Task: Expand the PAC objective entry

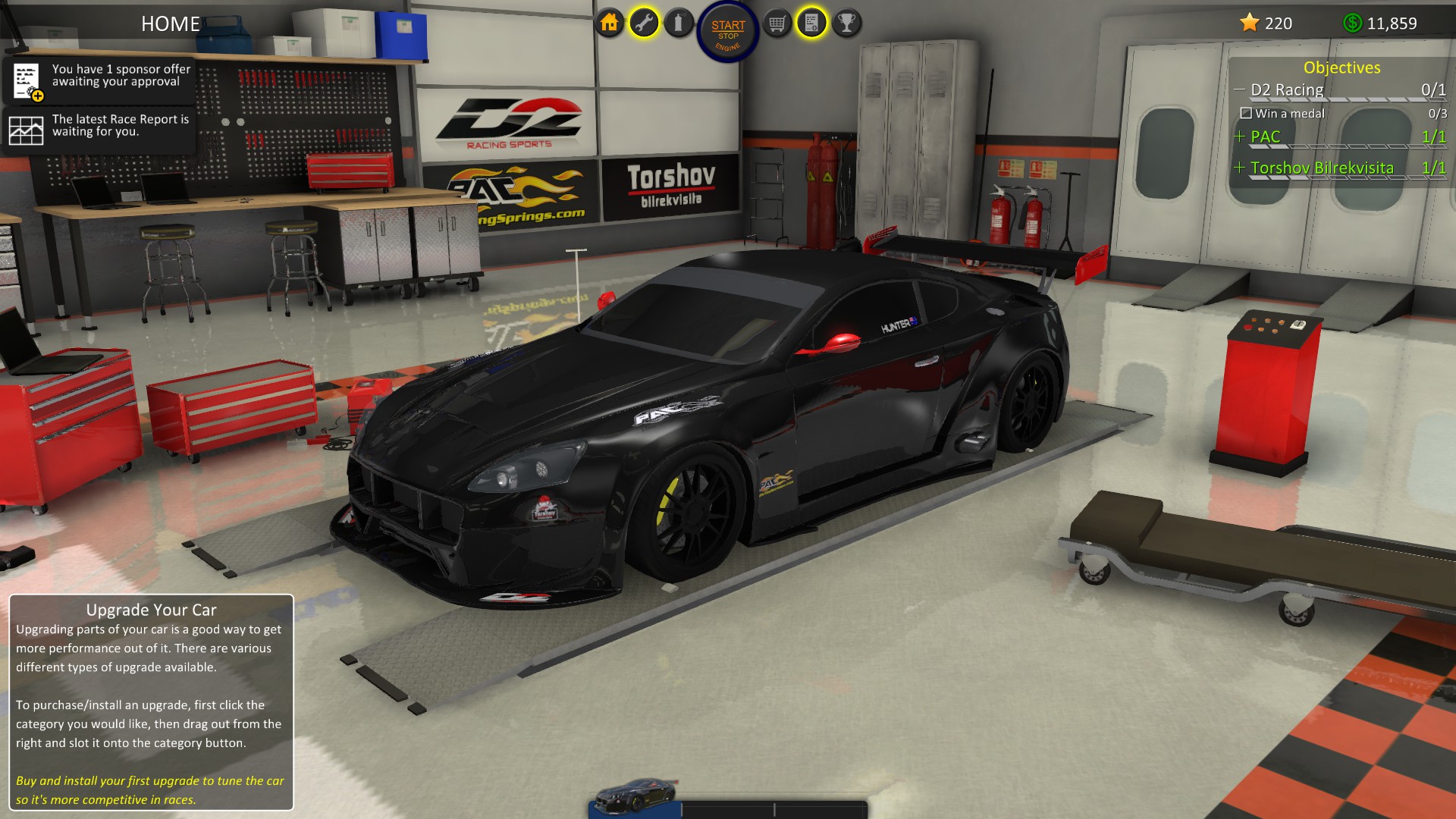Action: pyautogui.click(x=1239, y=136)
